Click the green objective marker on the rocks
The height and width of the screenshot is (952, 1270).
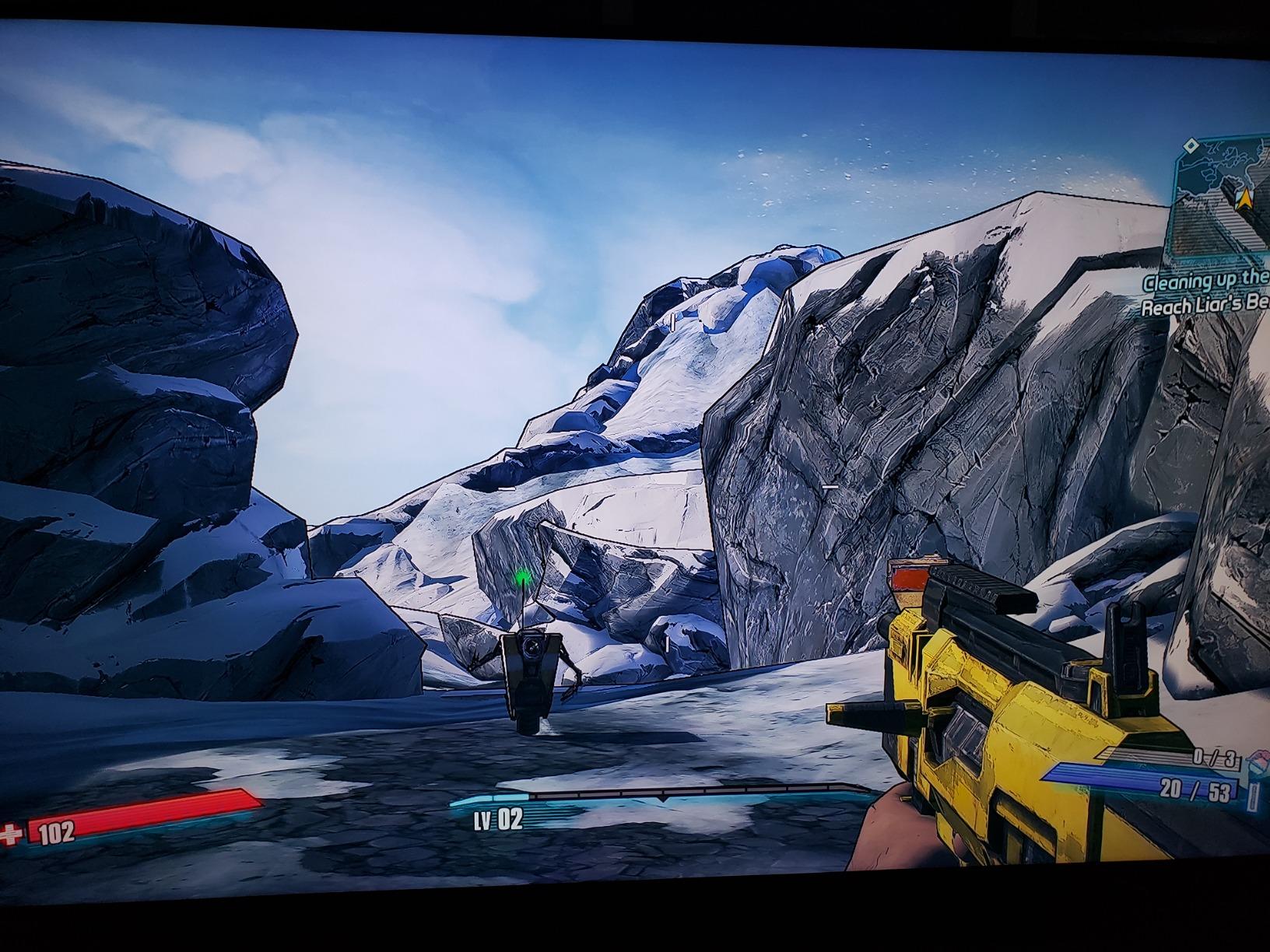(522, 576)
